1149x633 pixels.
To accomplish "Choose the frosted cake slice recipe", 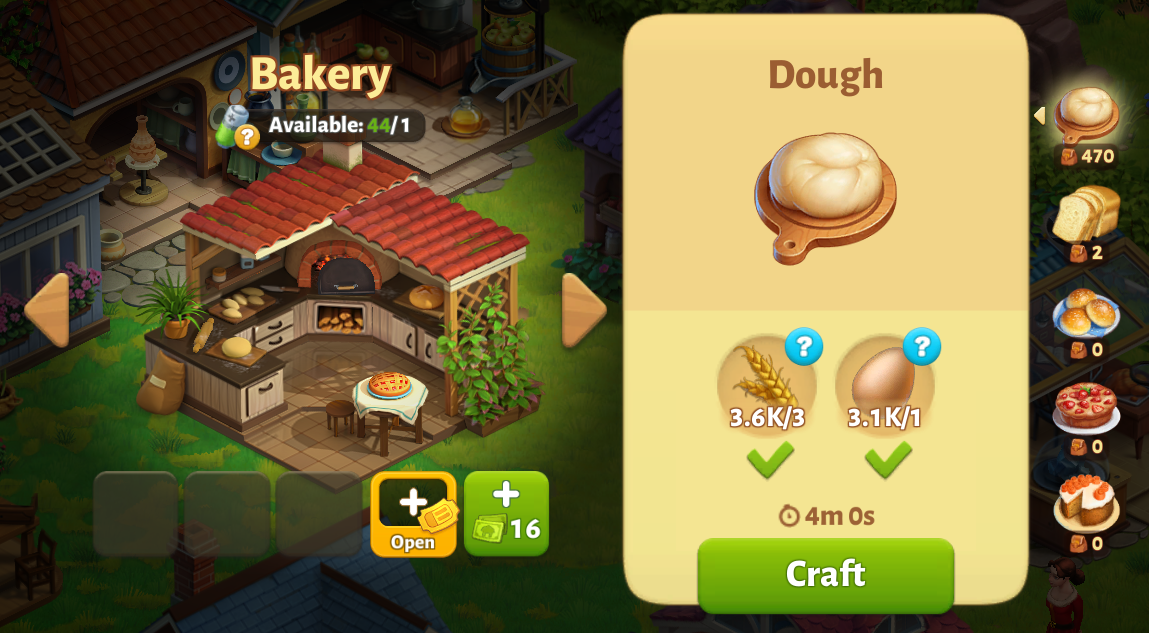I will coord(1086,503).
